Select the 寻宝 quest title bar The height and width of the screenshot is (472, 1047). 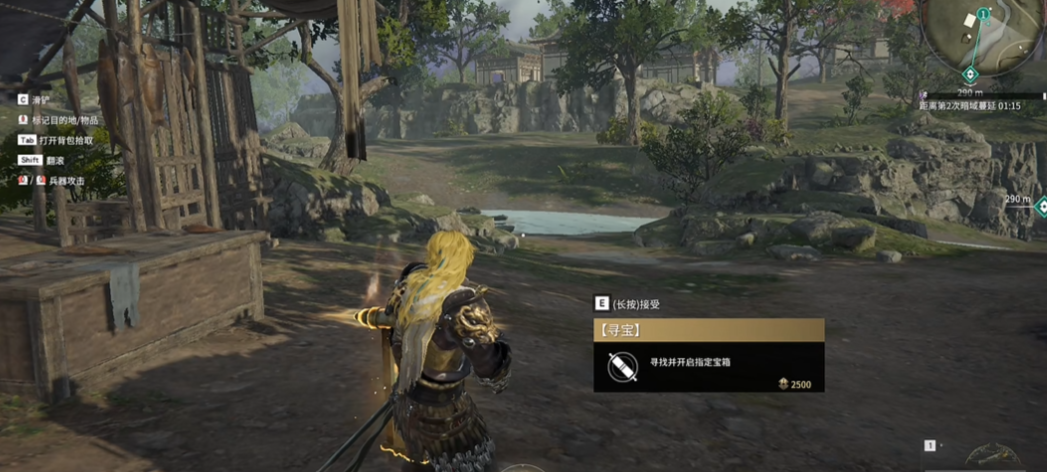[x=708, y=330]
